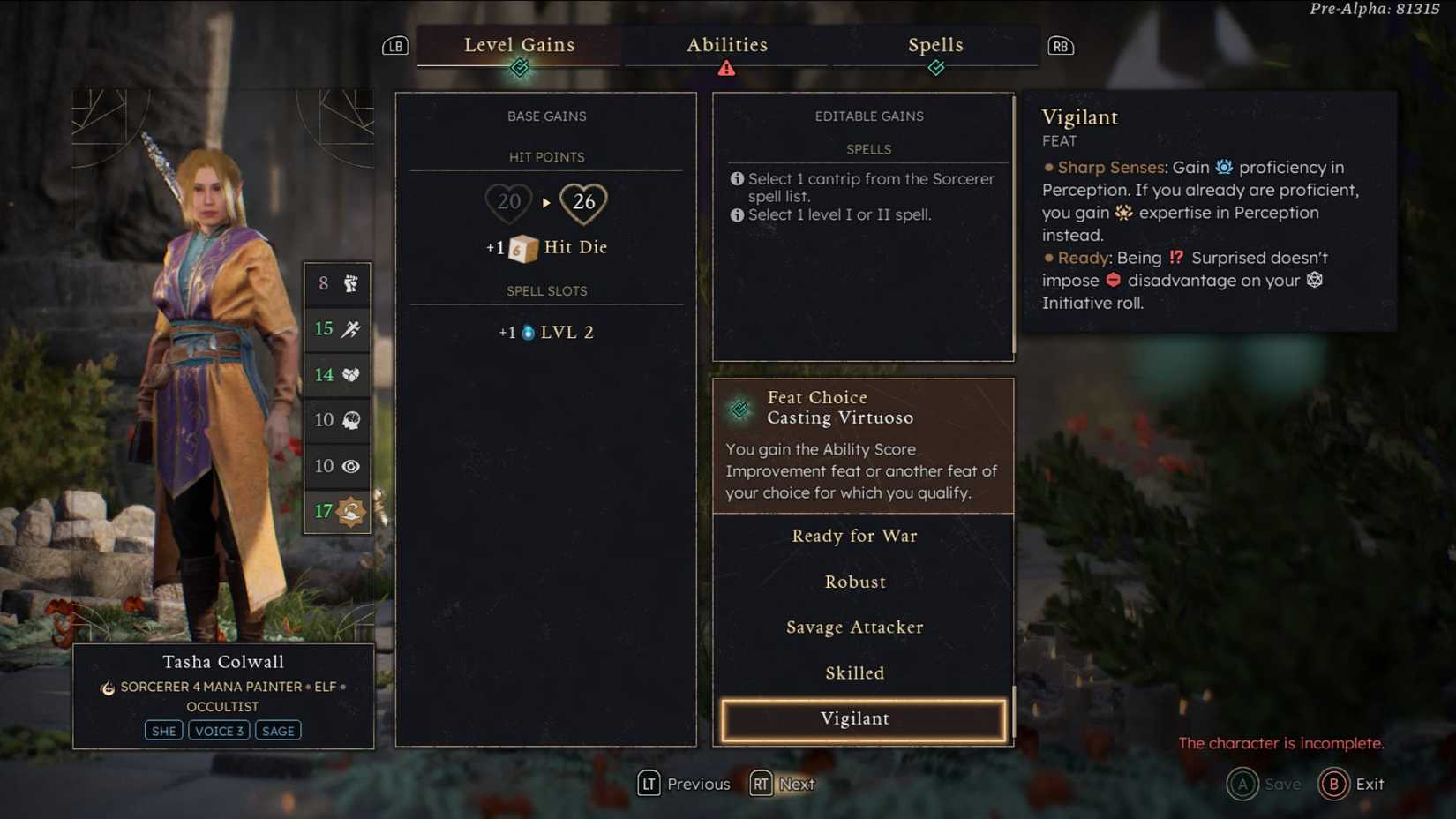Click the Dexterity ability score icon
1456x819 pixels.
(x=350, y=328)
